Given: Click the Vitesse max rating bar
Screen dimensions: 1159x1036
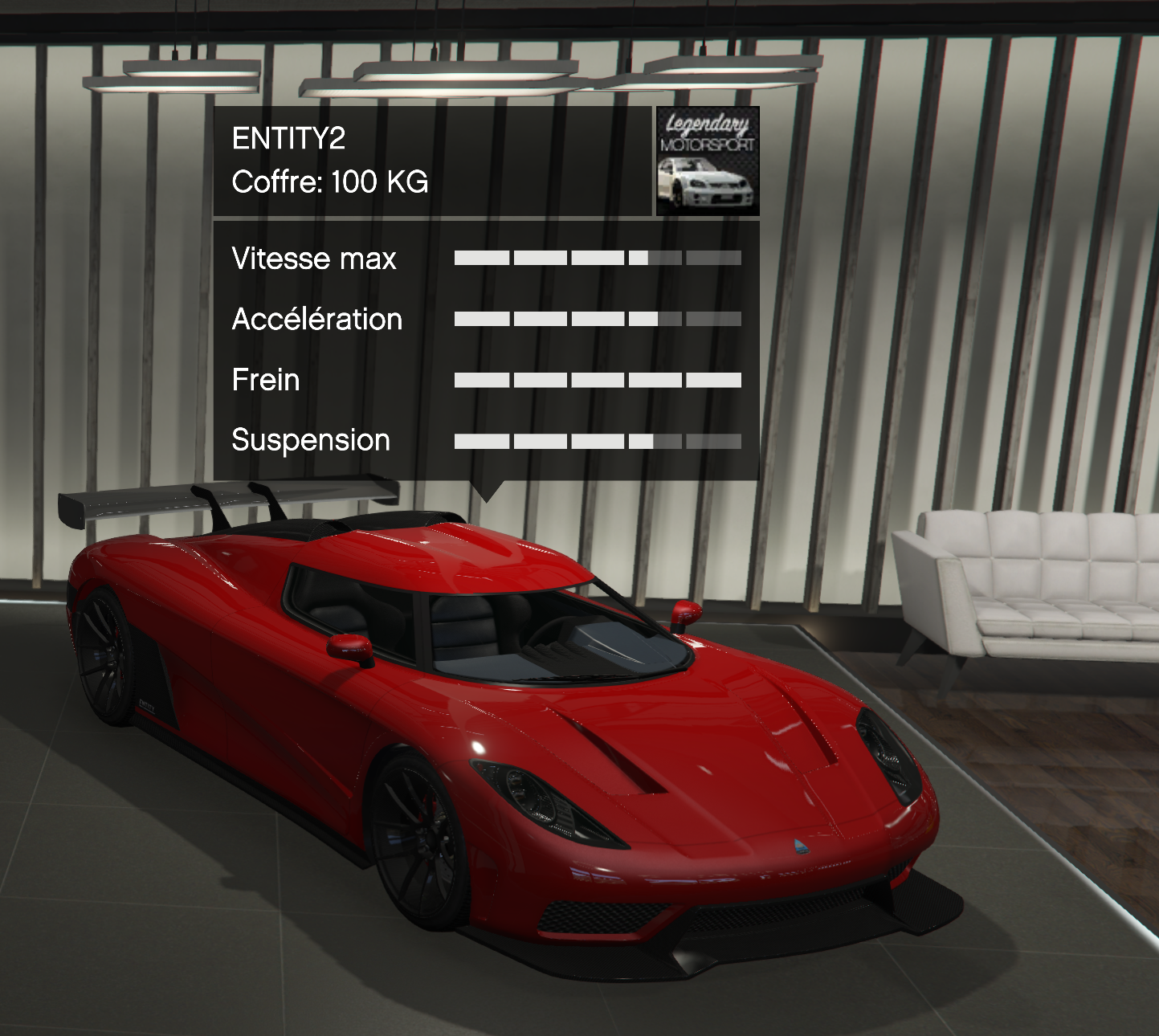Looking at the screenshot, I should click(598, 259).
